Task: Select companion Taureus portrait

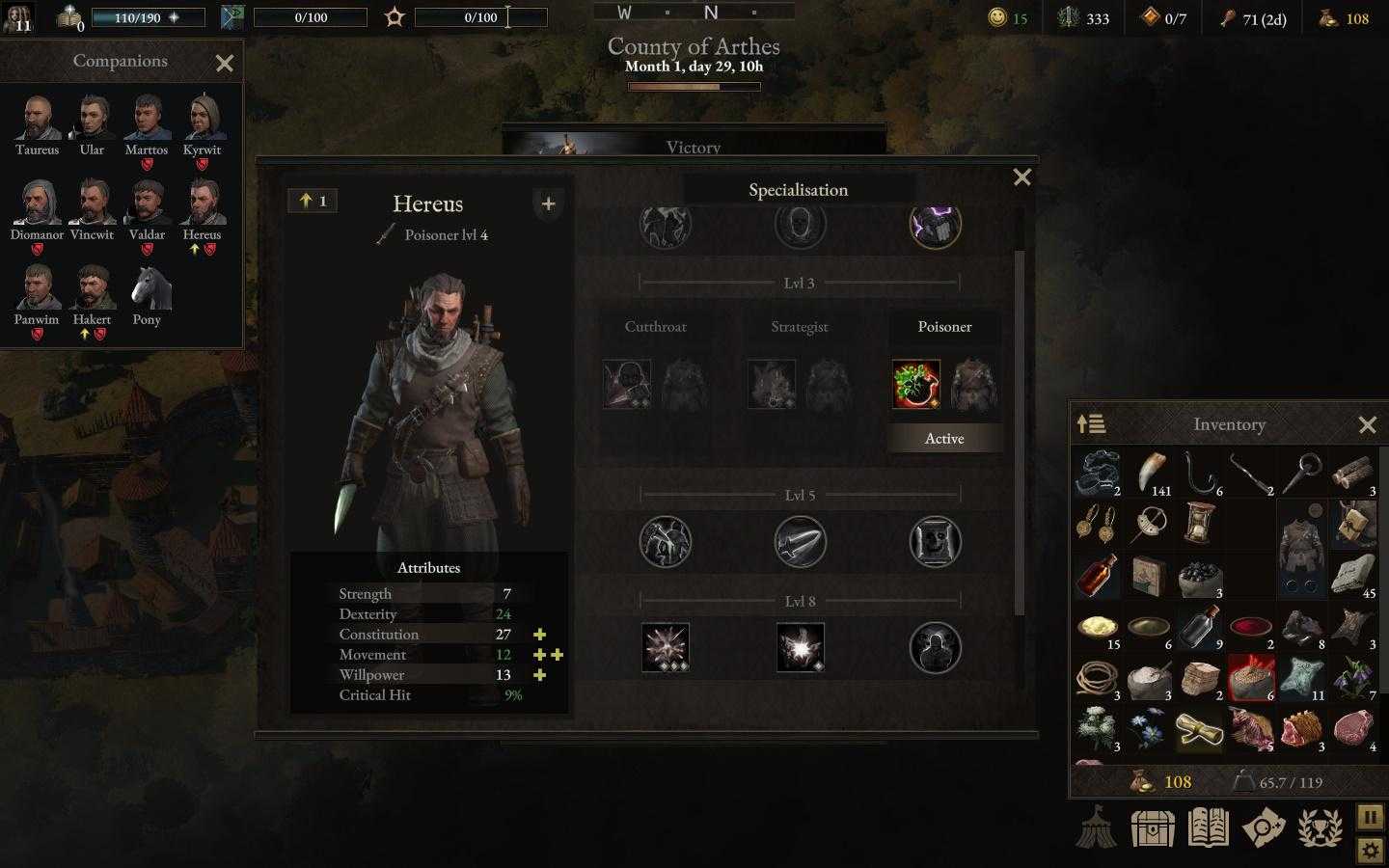Action: 38,120
